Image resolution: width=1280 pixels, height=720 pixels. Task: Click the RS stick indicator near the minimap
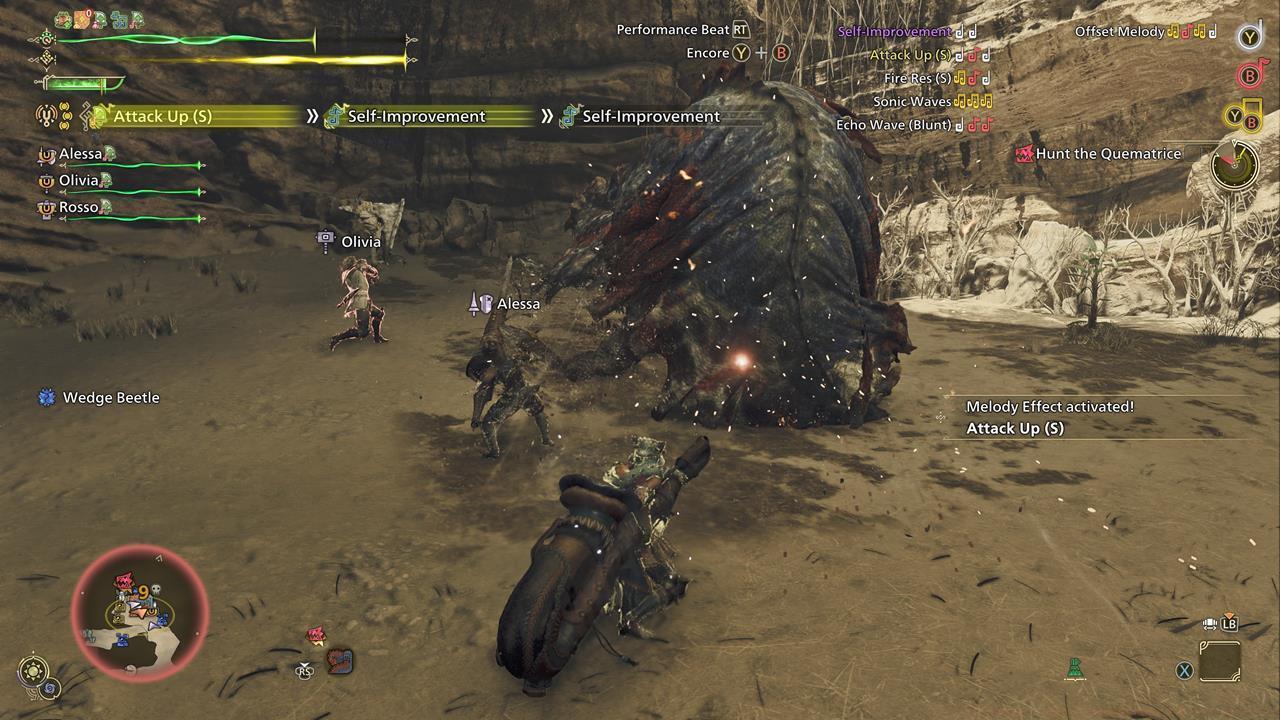pos(304,671)
